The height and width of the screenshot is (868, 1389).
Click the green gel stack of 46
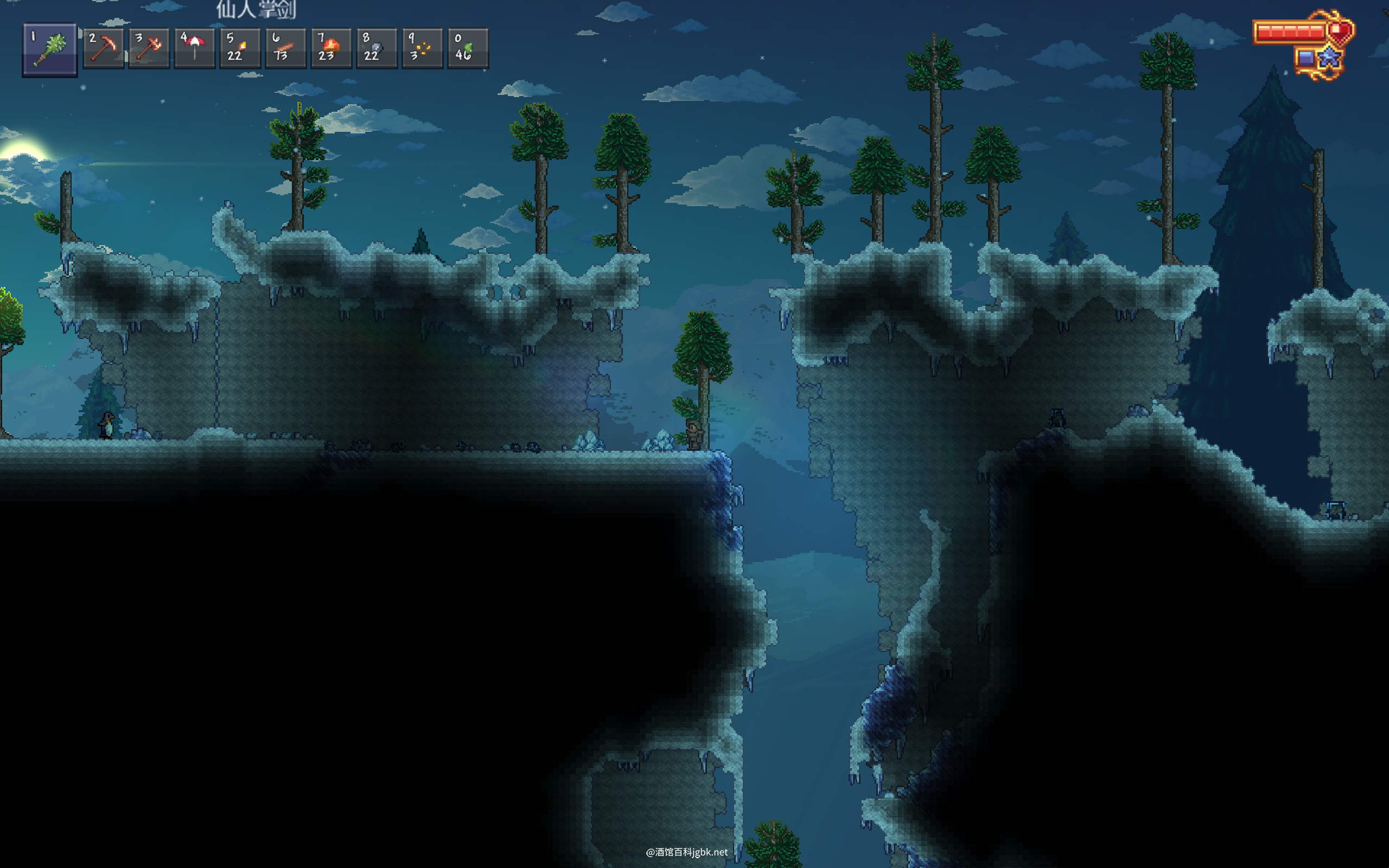click(x=468, y=48)
